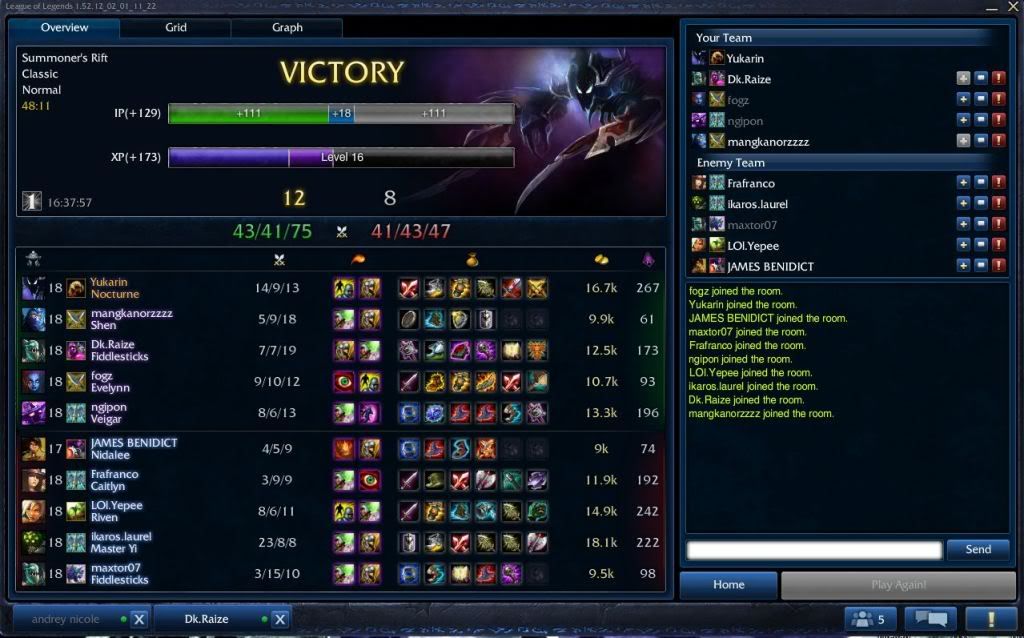The width and height of the screenshot is (1024, 638).
Task: Open the Graph tab
Action: [287, 28]
